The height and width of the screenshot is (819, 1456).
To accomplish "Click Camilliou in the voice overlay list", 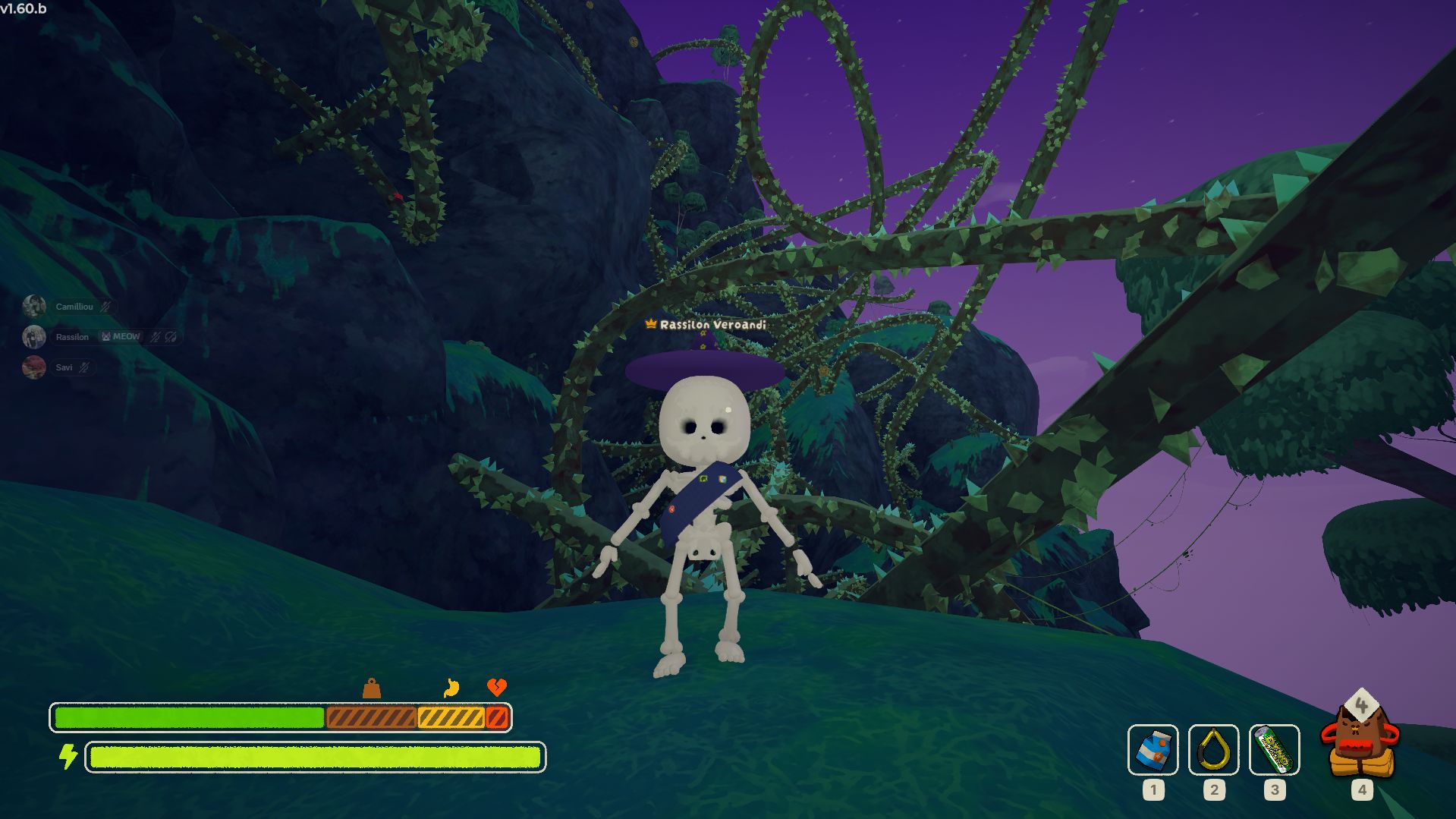I will click(x=74, y=307).
